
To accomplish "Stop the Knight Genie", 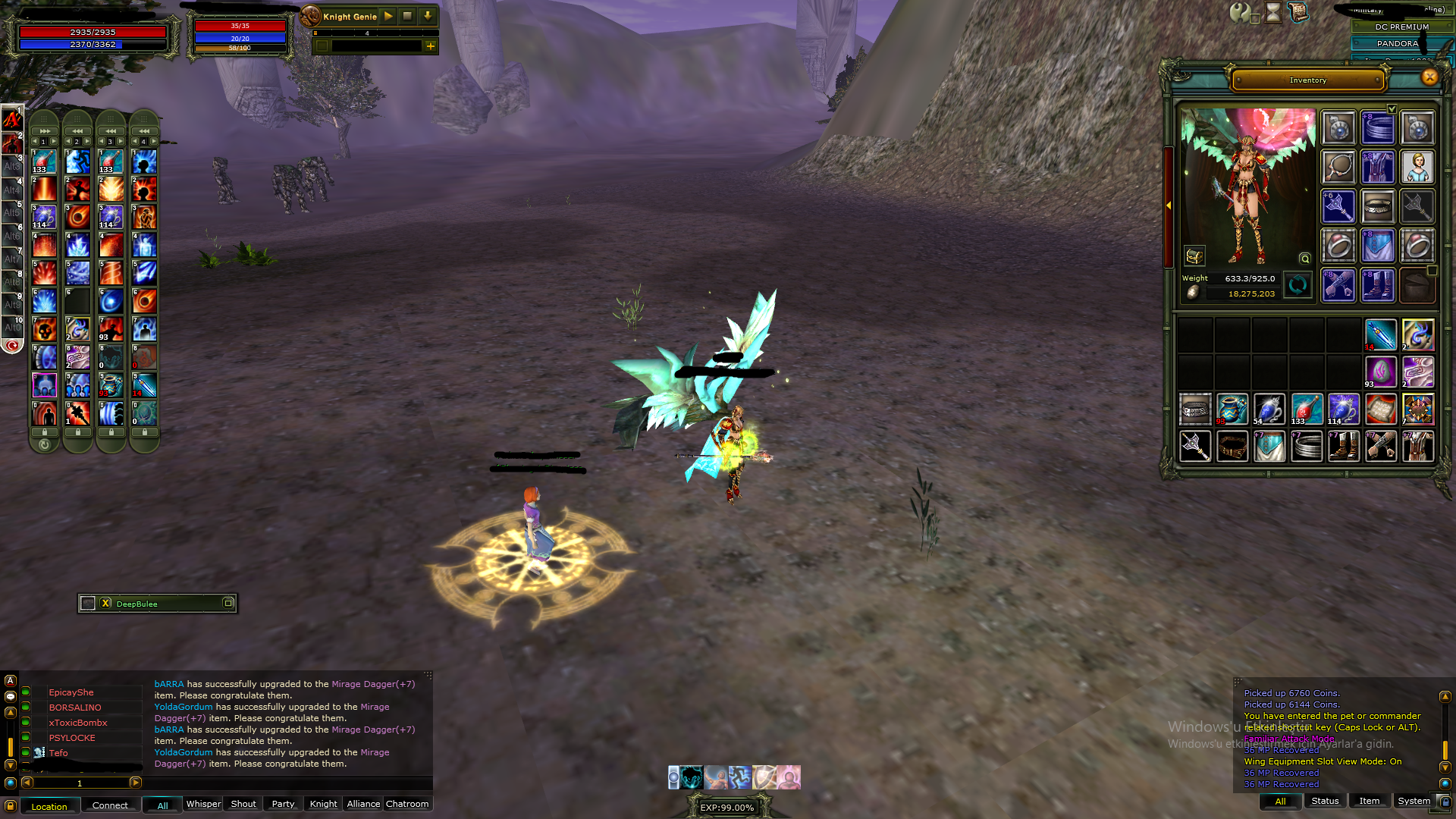I will [407, 16].
